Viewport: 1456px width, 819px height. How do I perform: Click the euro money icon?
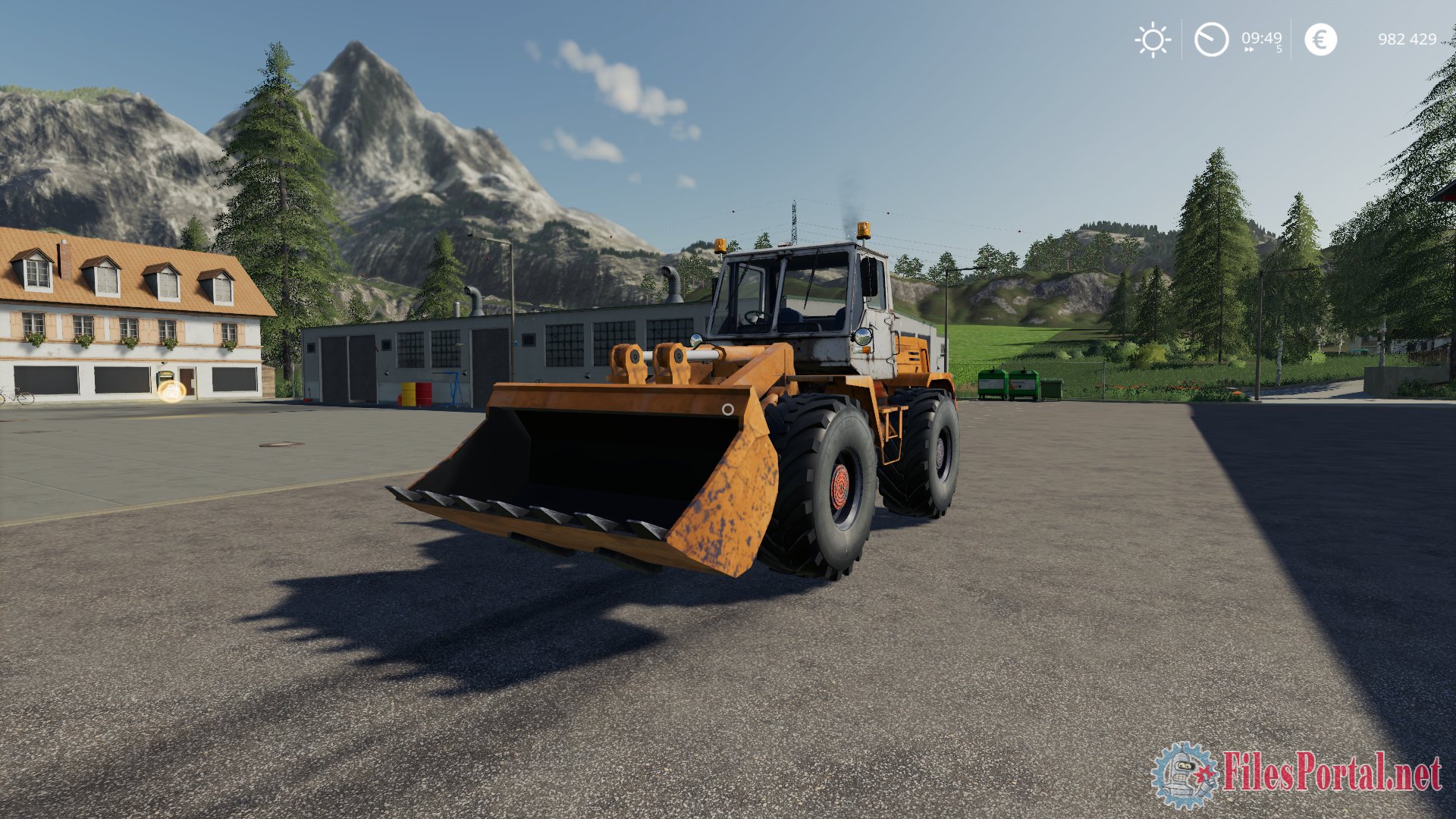point(1320,39)
